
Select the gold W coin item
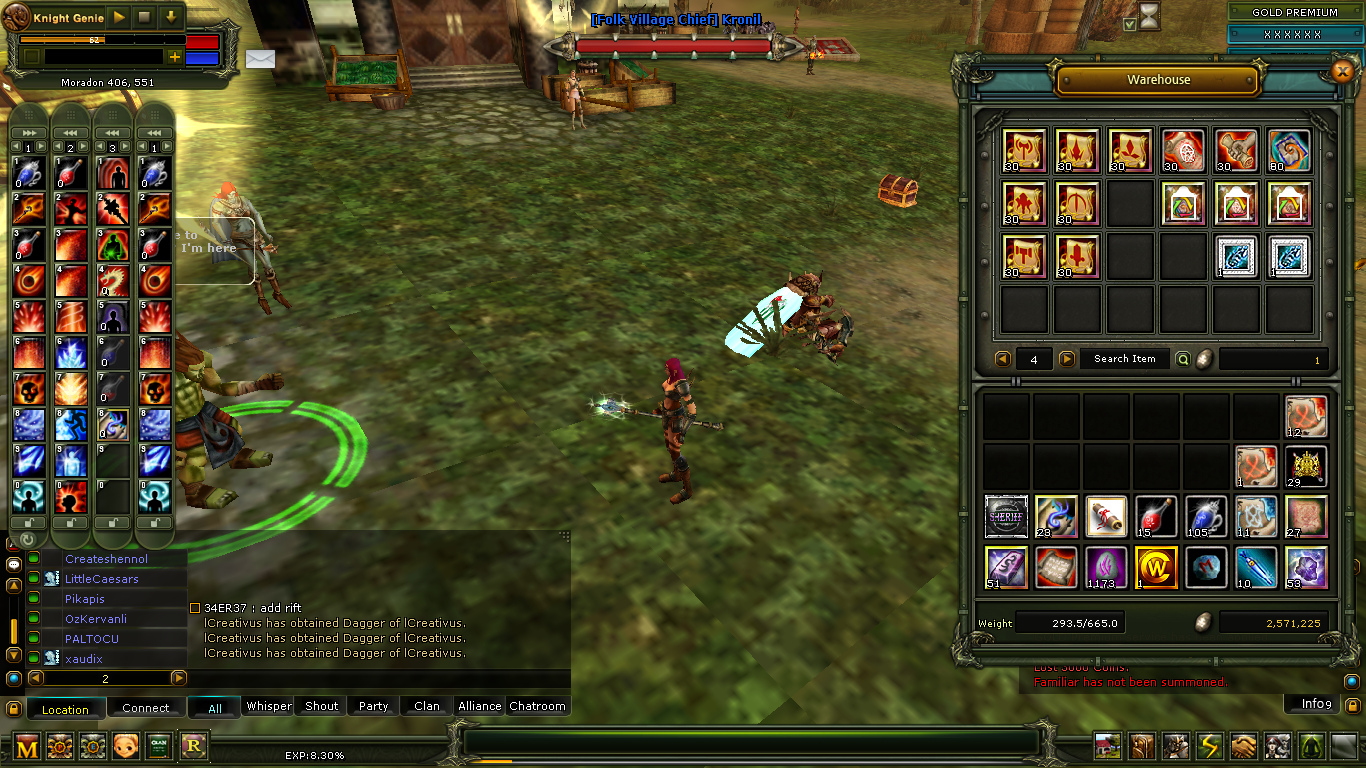1156,567
